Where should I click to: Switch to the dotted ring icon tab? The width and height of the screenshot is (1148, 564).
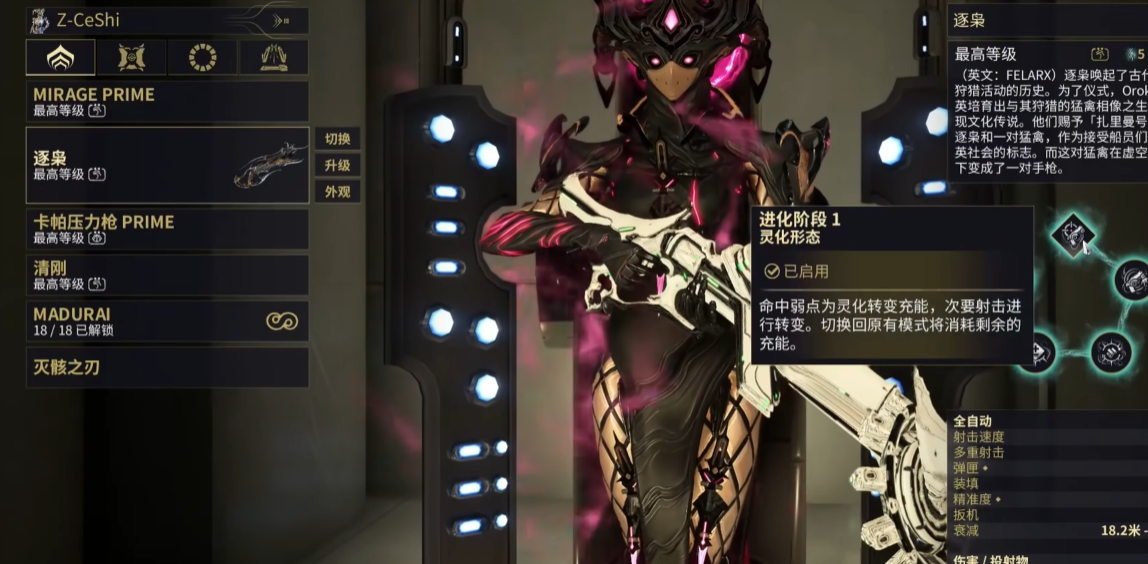pyautogui.click(x=203, y=58)
